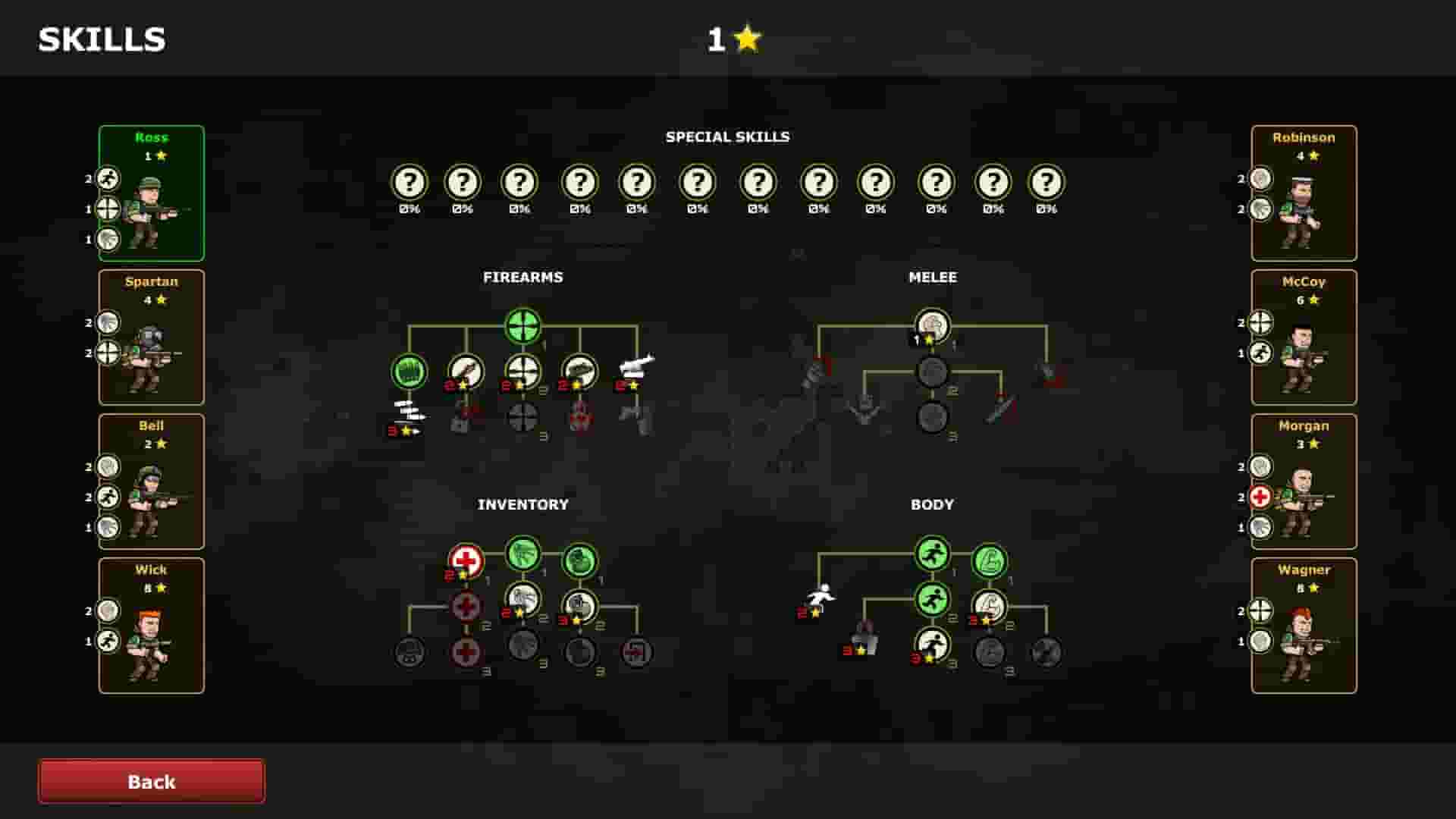This screenshot has height=819, width=1456.
Task: Select soldier Ross's card
Action: pos(151,192)
